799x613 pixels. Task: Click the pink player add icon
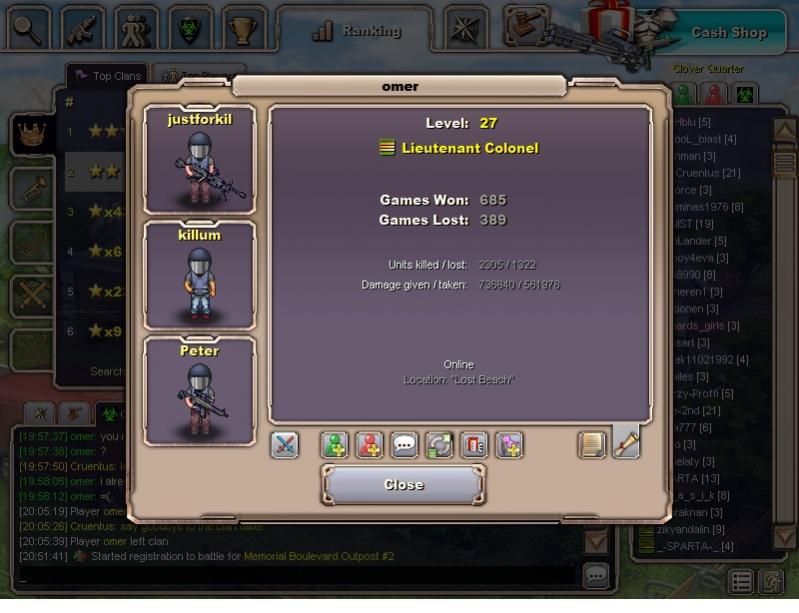[508, 445]
